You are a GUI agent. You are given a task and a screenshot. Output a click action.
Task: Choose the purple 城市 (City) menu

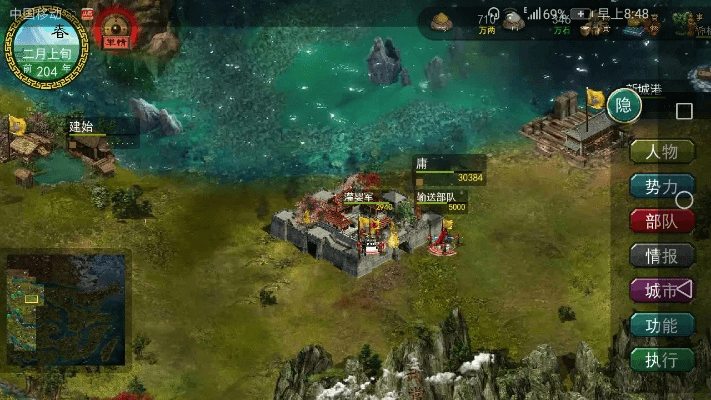(x=661, y=291)
